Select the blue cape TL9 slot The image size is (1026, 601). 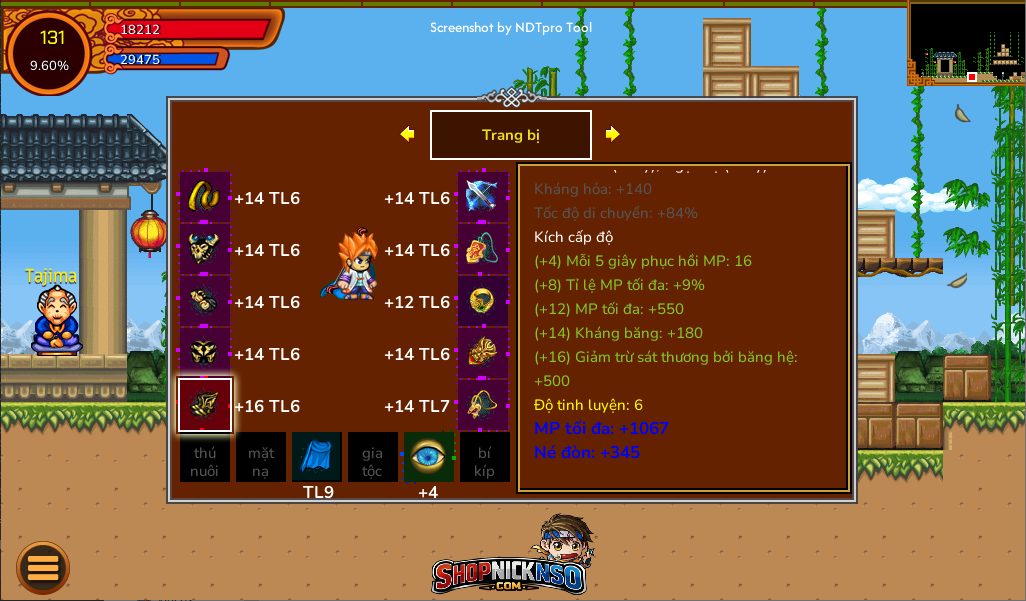coord(317,457)
